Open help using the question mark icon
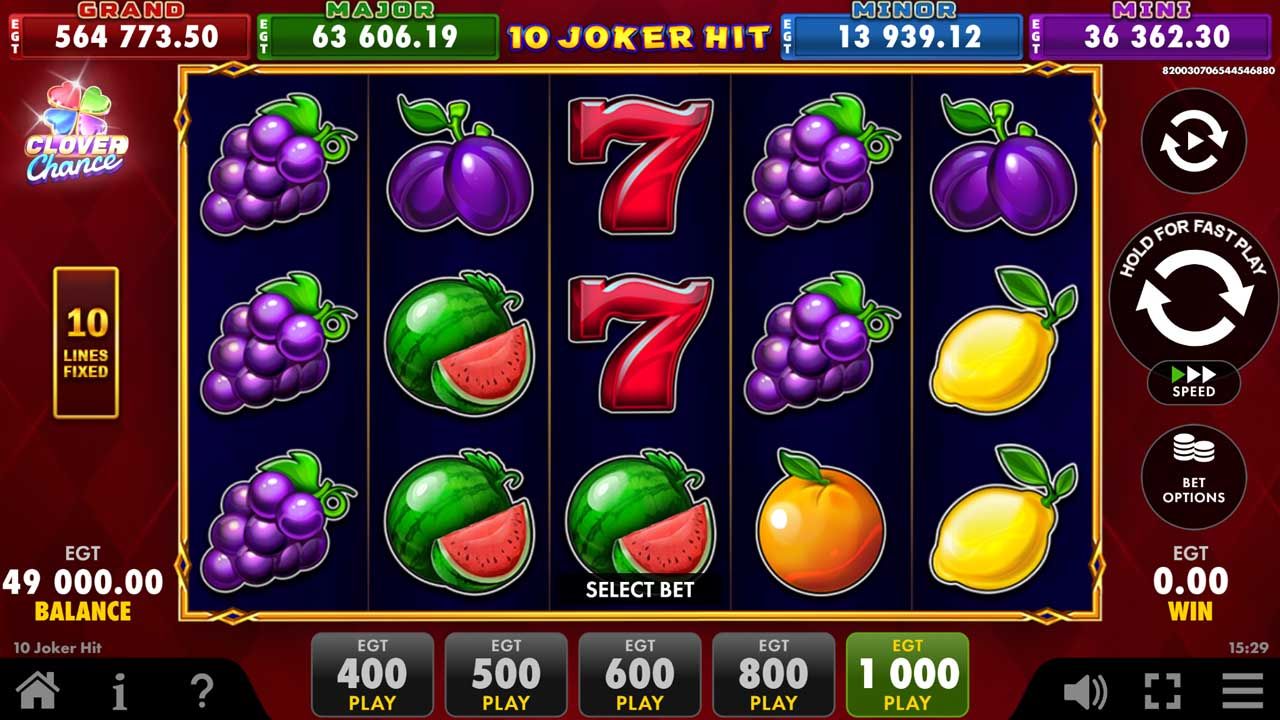Image resolution: width=1280 pixels, height=720 pixels. (x=199, y=689)
